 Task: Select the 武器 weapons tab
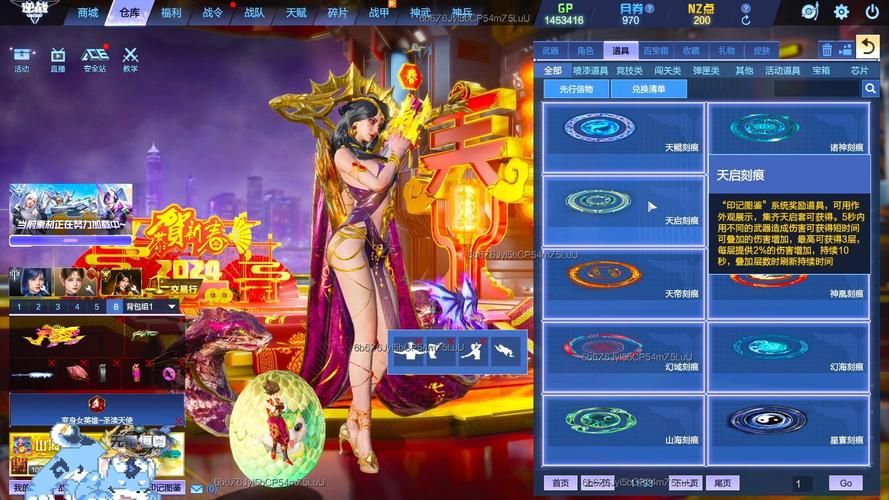[x=550, y=50]
